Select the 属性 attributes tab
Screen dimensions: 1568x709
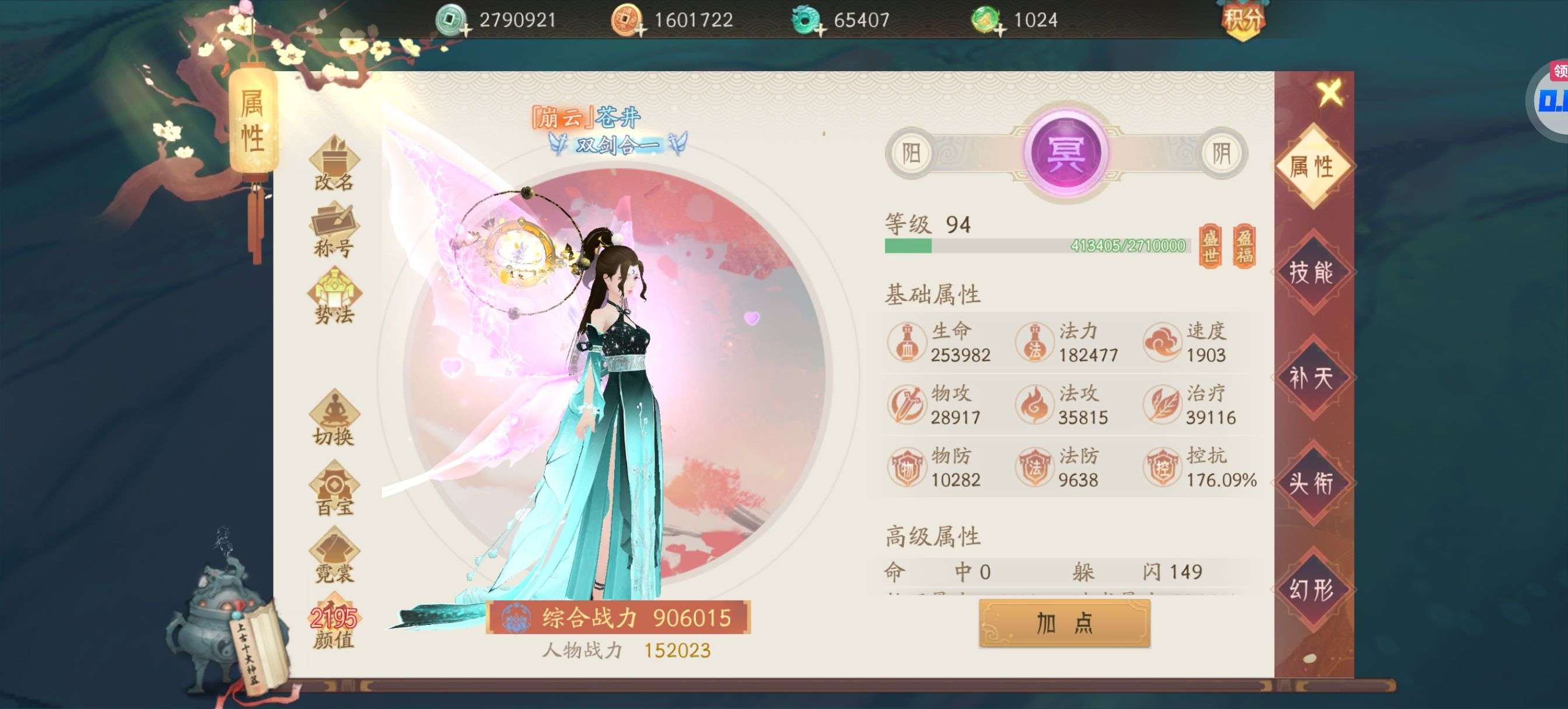1311,166
